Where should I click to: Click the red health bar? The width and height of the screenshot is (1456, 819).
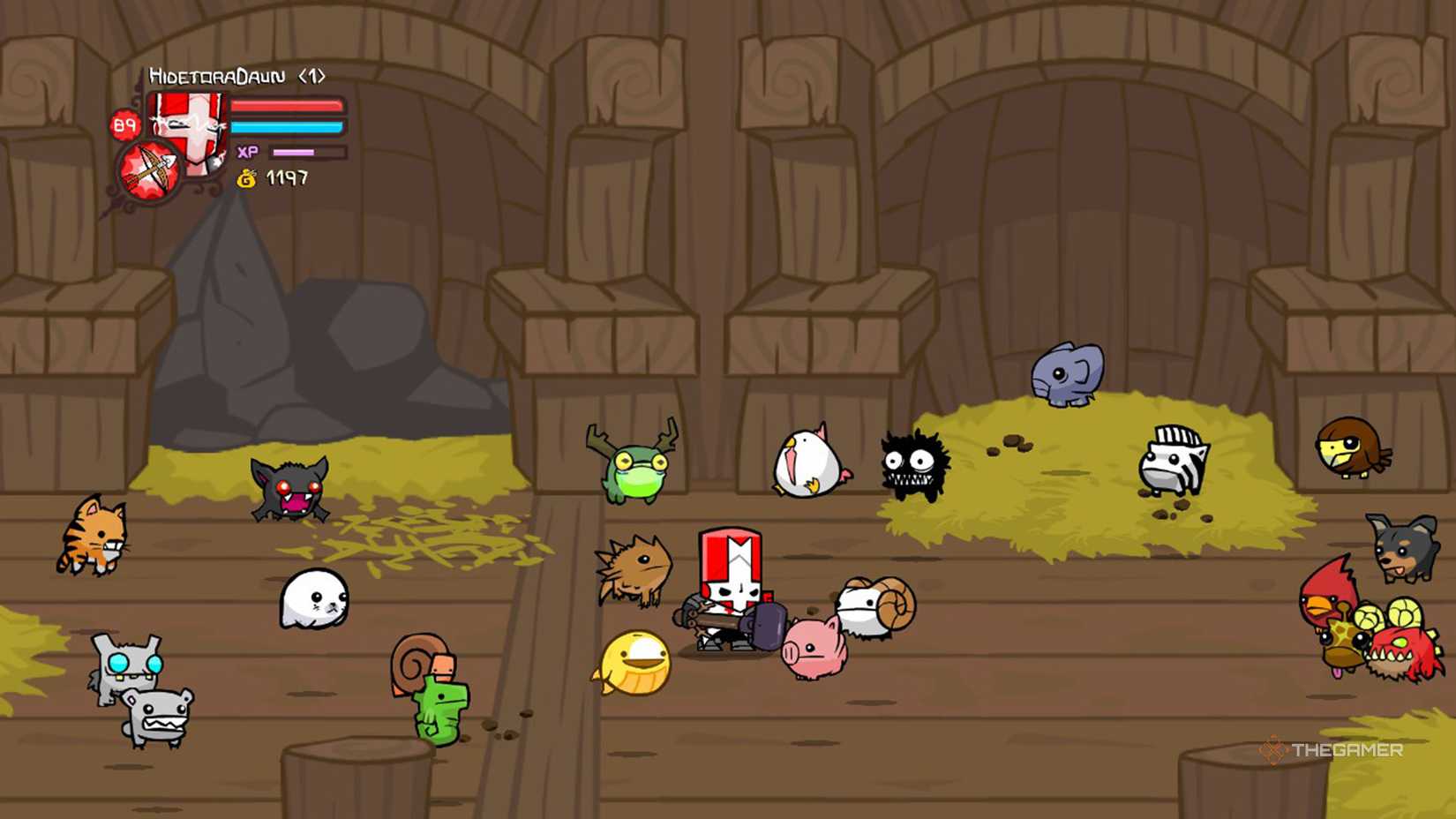[x=289, y=107]
